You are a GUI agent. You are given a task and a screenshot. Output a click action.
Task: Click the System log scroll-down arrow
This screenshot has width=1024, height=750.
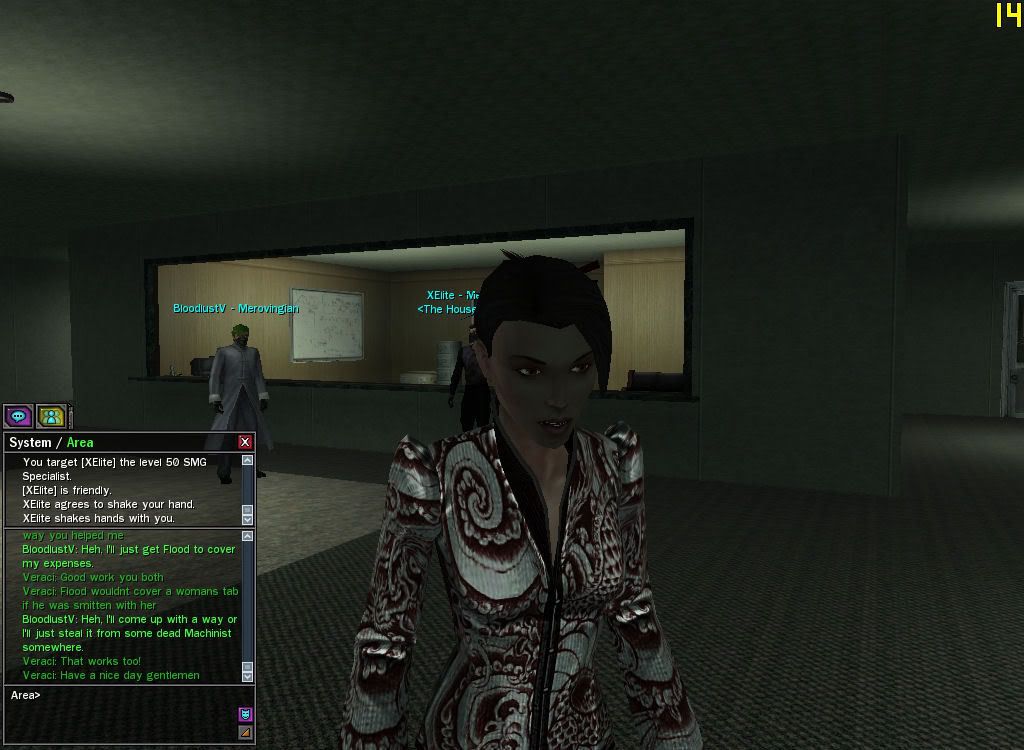[248, 519]
